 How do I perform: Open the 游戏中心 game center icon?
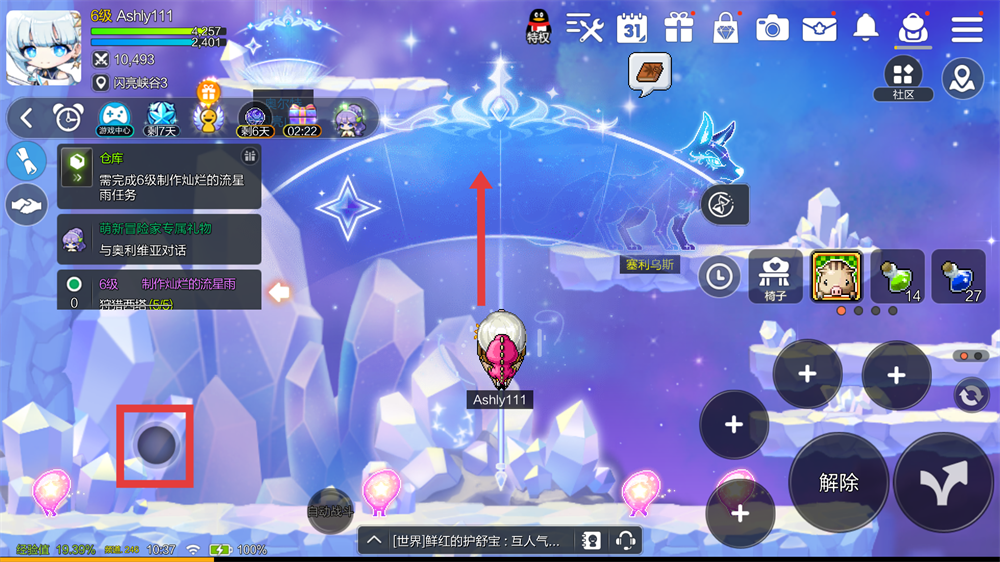pos(115,118)
